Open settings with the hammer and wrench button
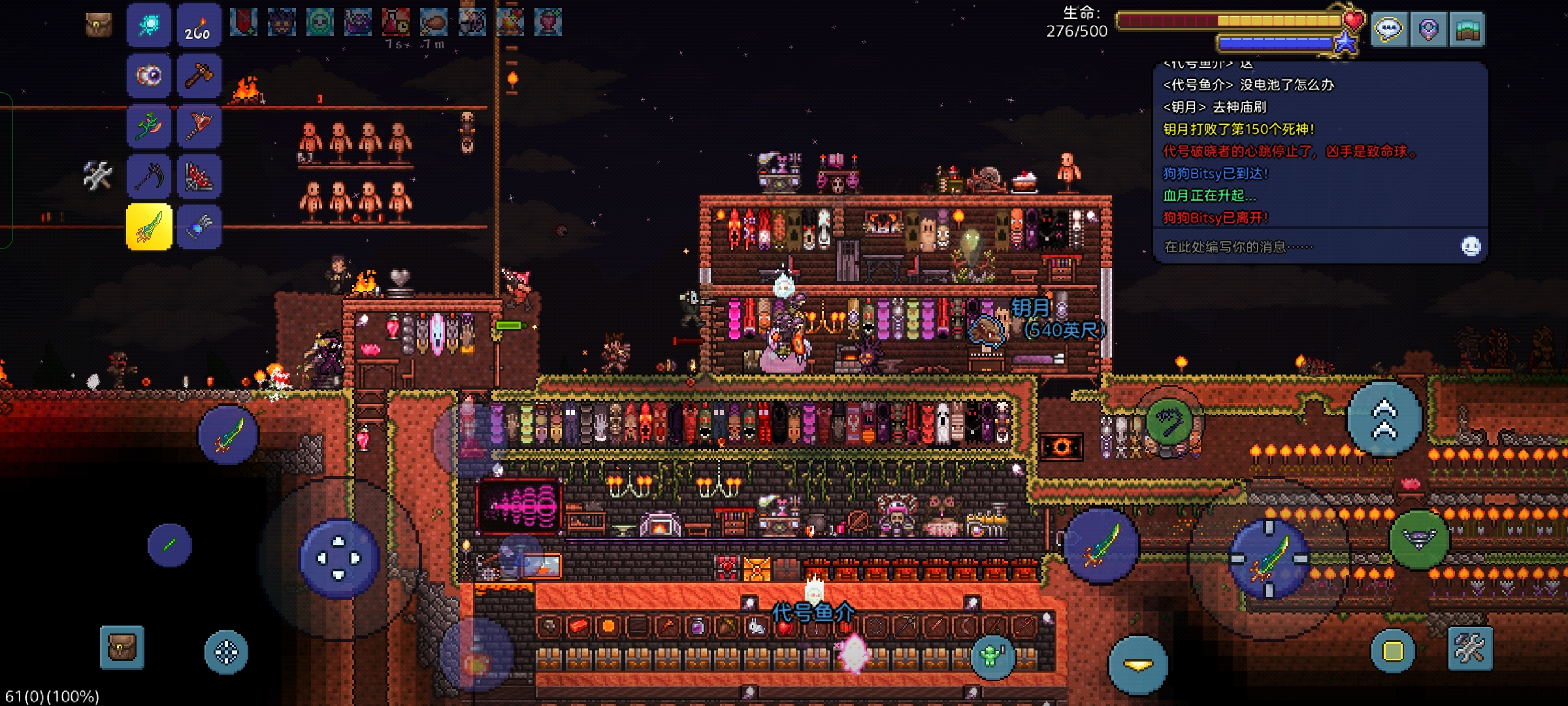The image size is (1568, 706). click(x=1470, y=649)
